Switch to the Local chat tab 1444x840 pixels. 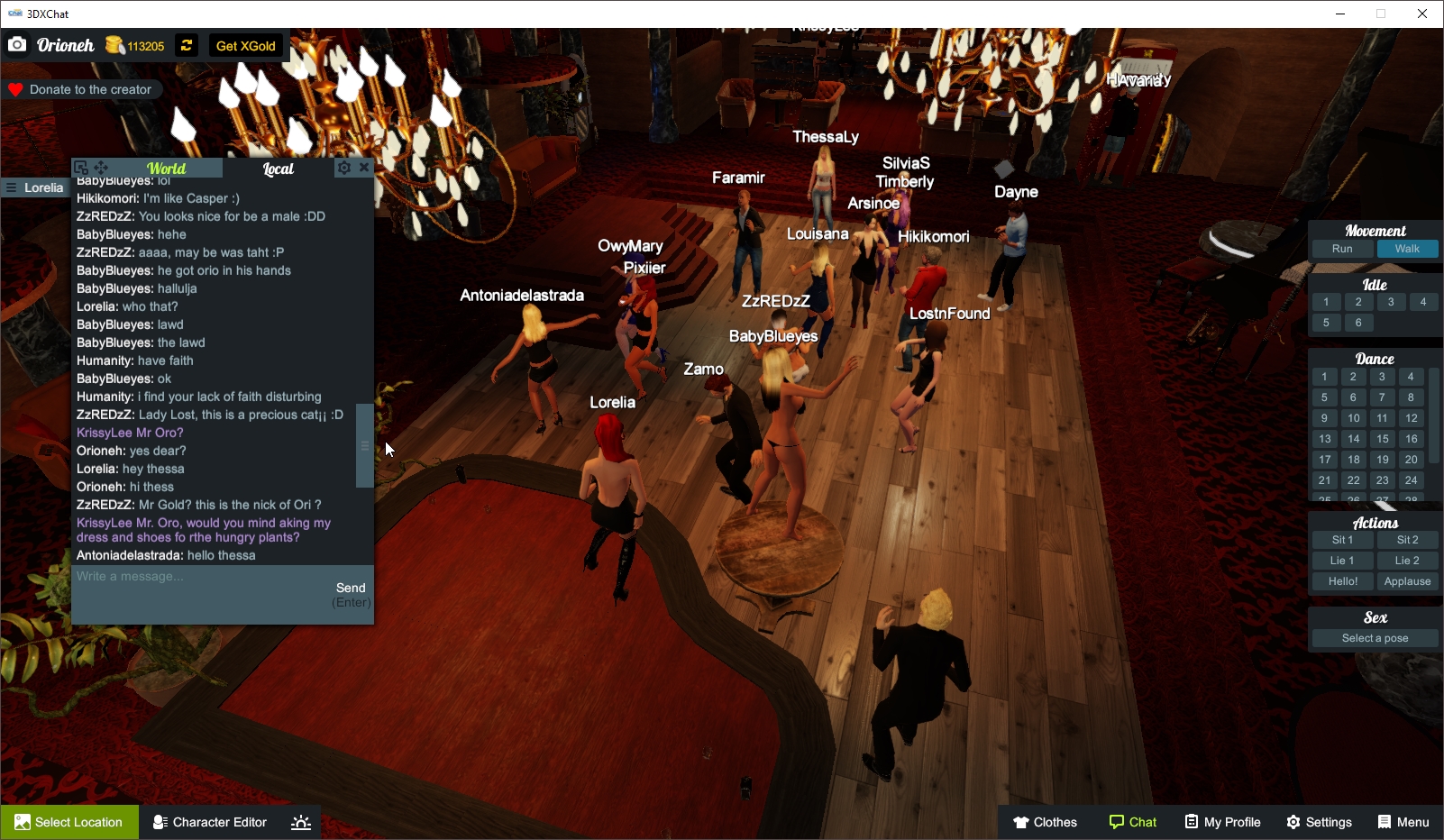tap(278, 169)
